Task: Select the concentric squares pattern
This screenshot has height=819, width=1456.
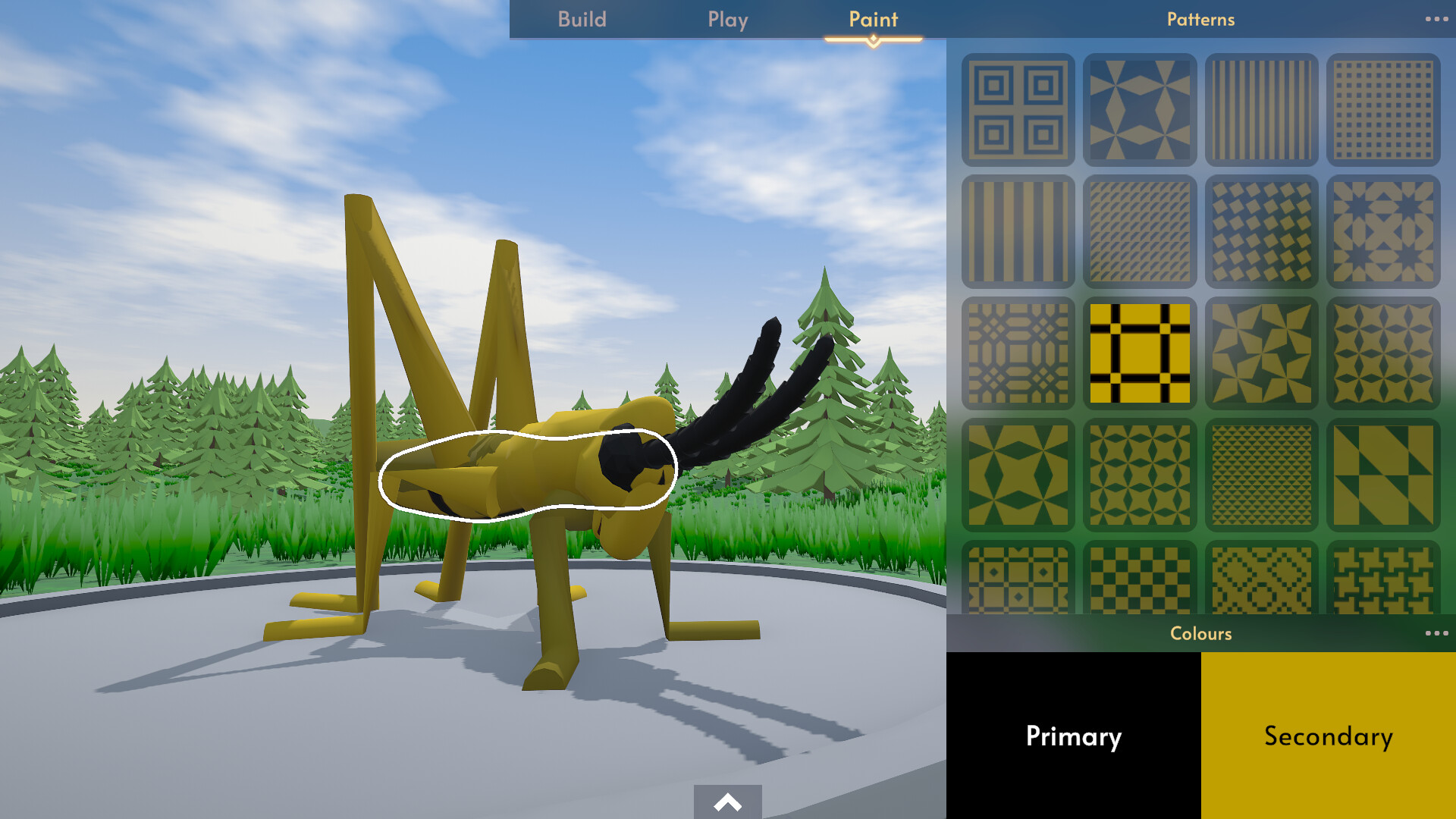Action: 1018,108
